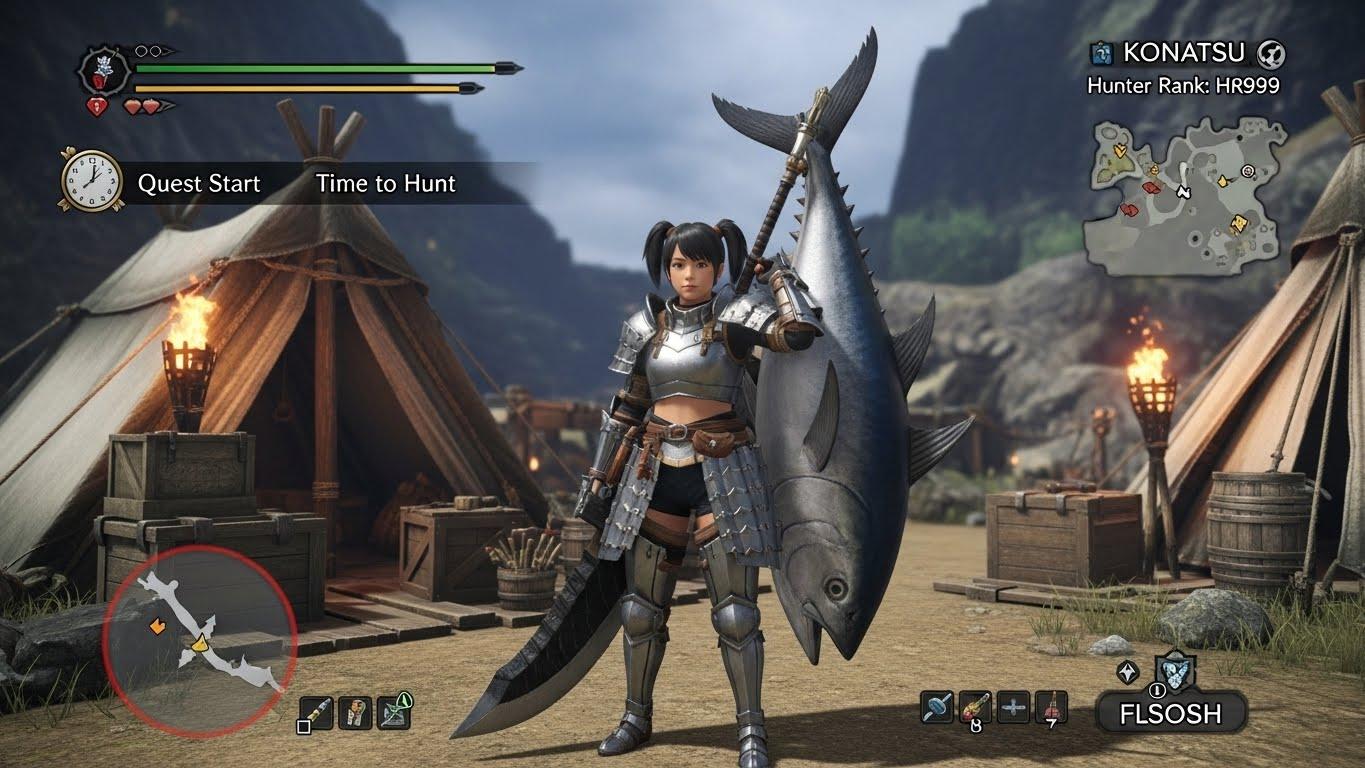
Task: Open the area map in the top-right
Action: (x=1187, y=196)
